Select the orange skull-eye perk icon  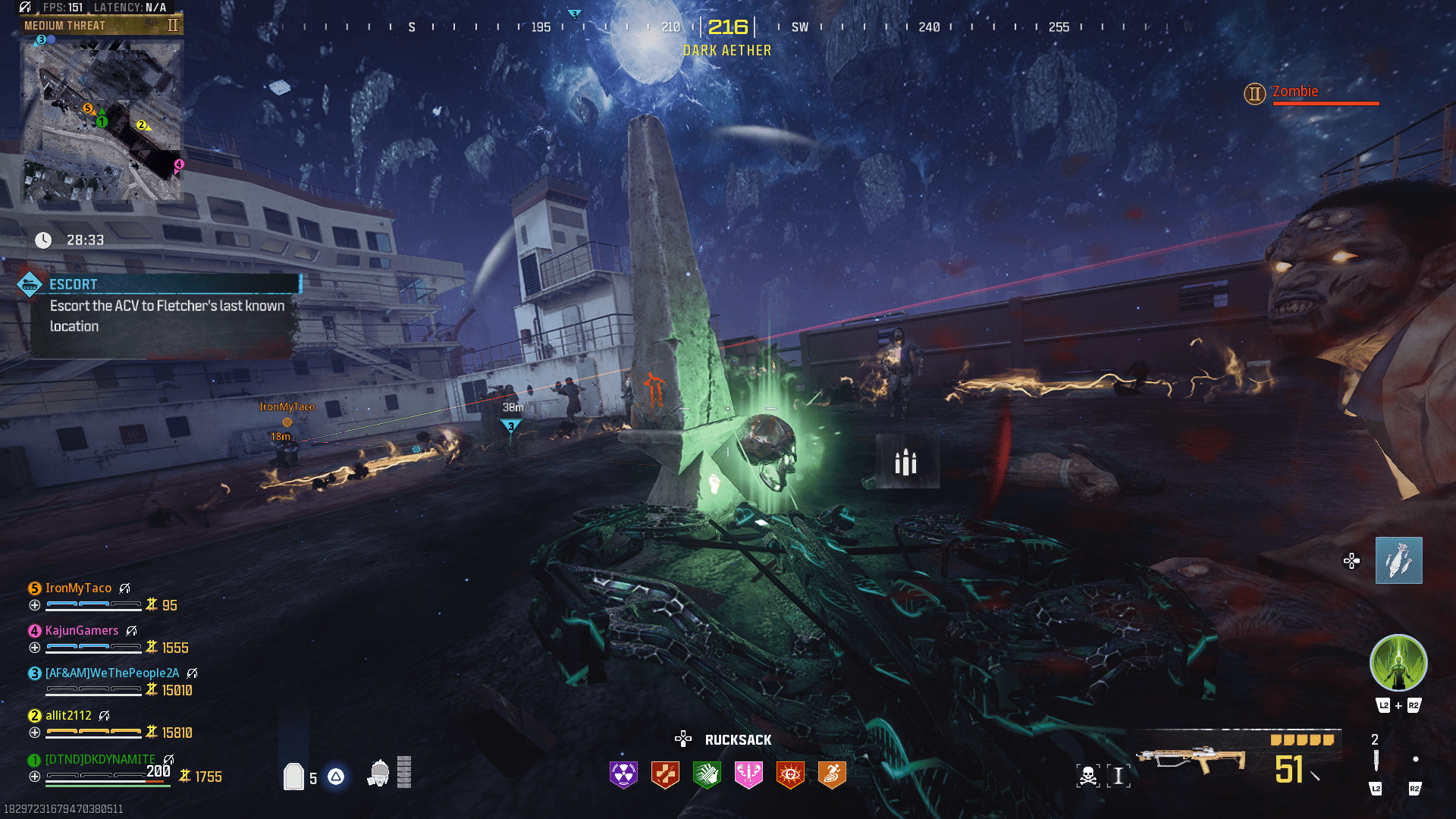pos(790,774)
